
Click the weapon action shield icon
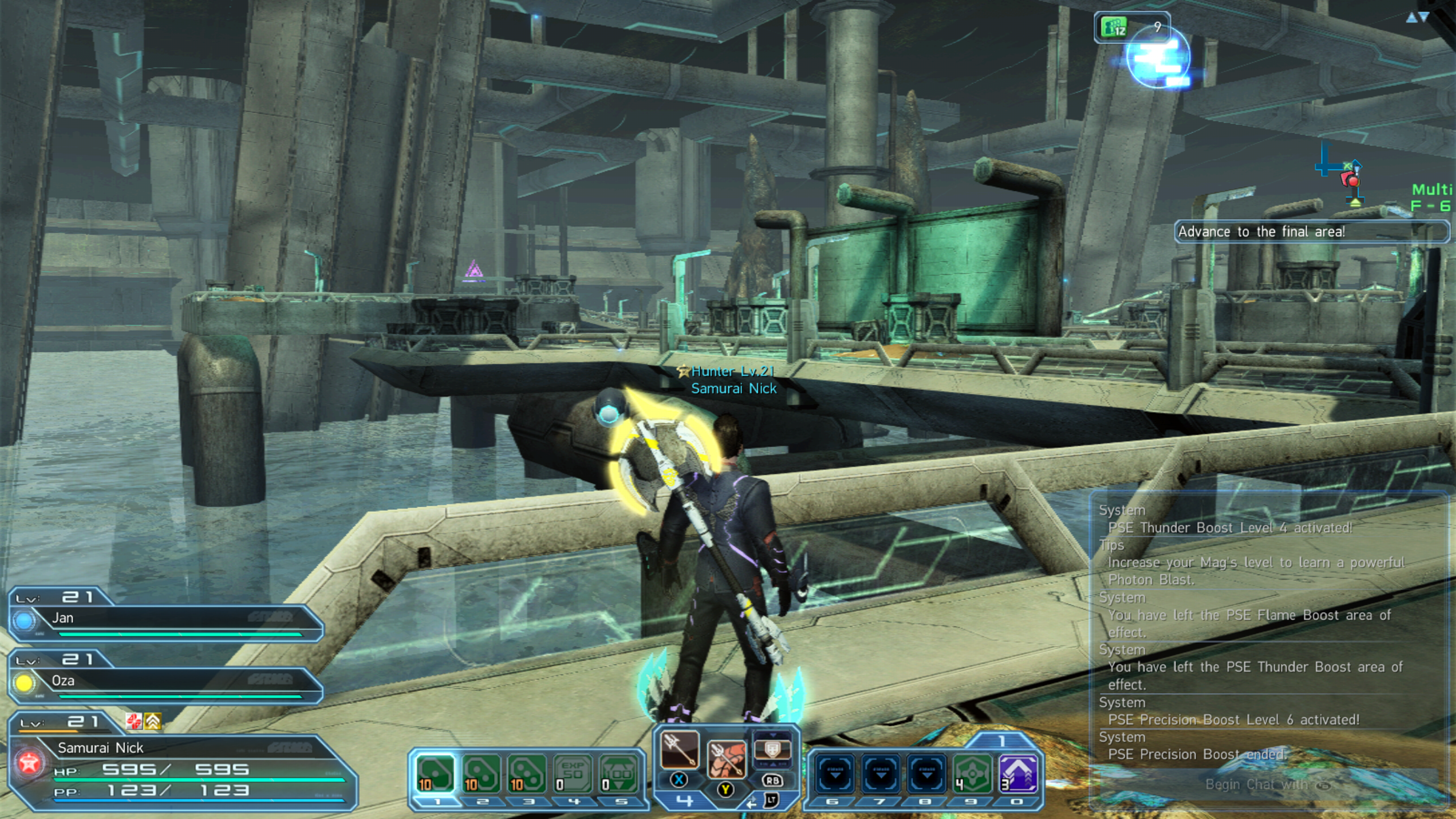pyautogui.click(x=772, y=749)
